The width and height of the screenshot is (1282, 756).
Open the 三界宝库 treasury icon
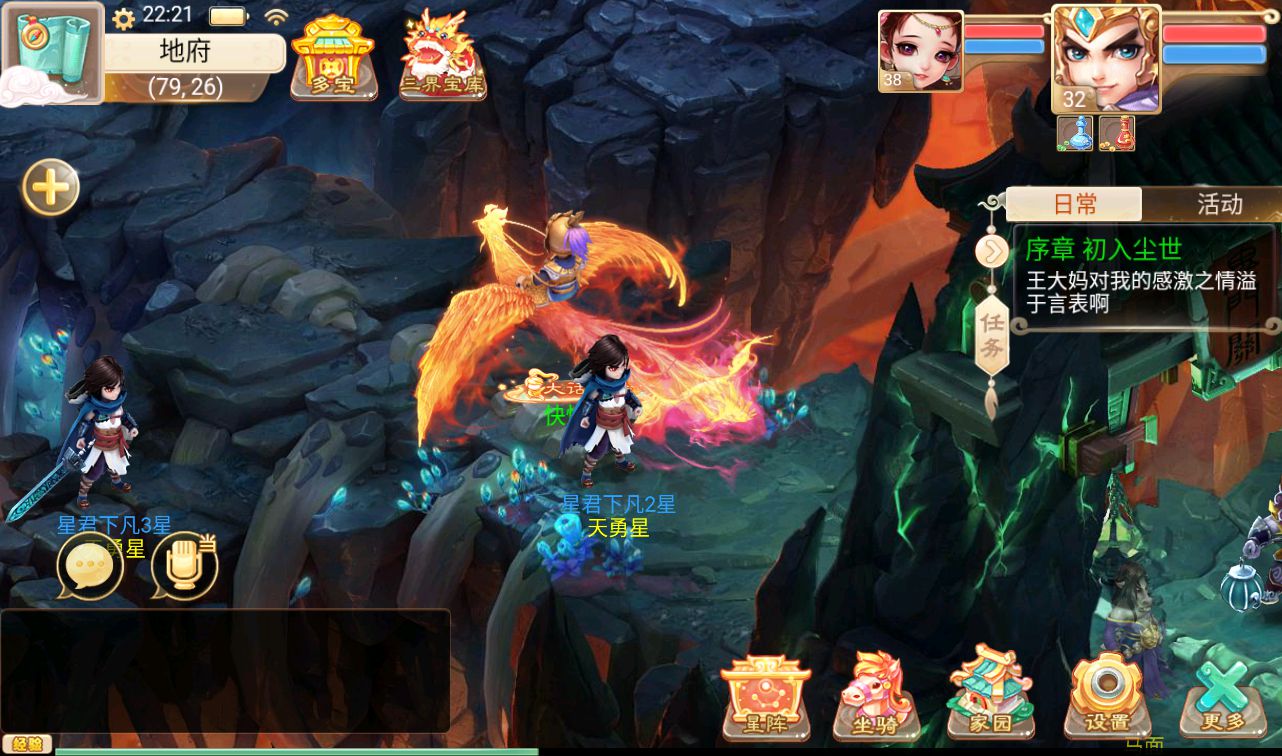click(442, 57)
